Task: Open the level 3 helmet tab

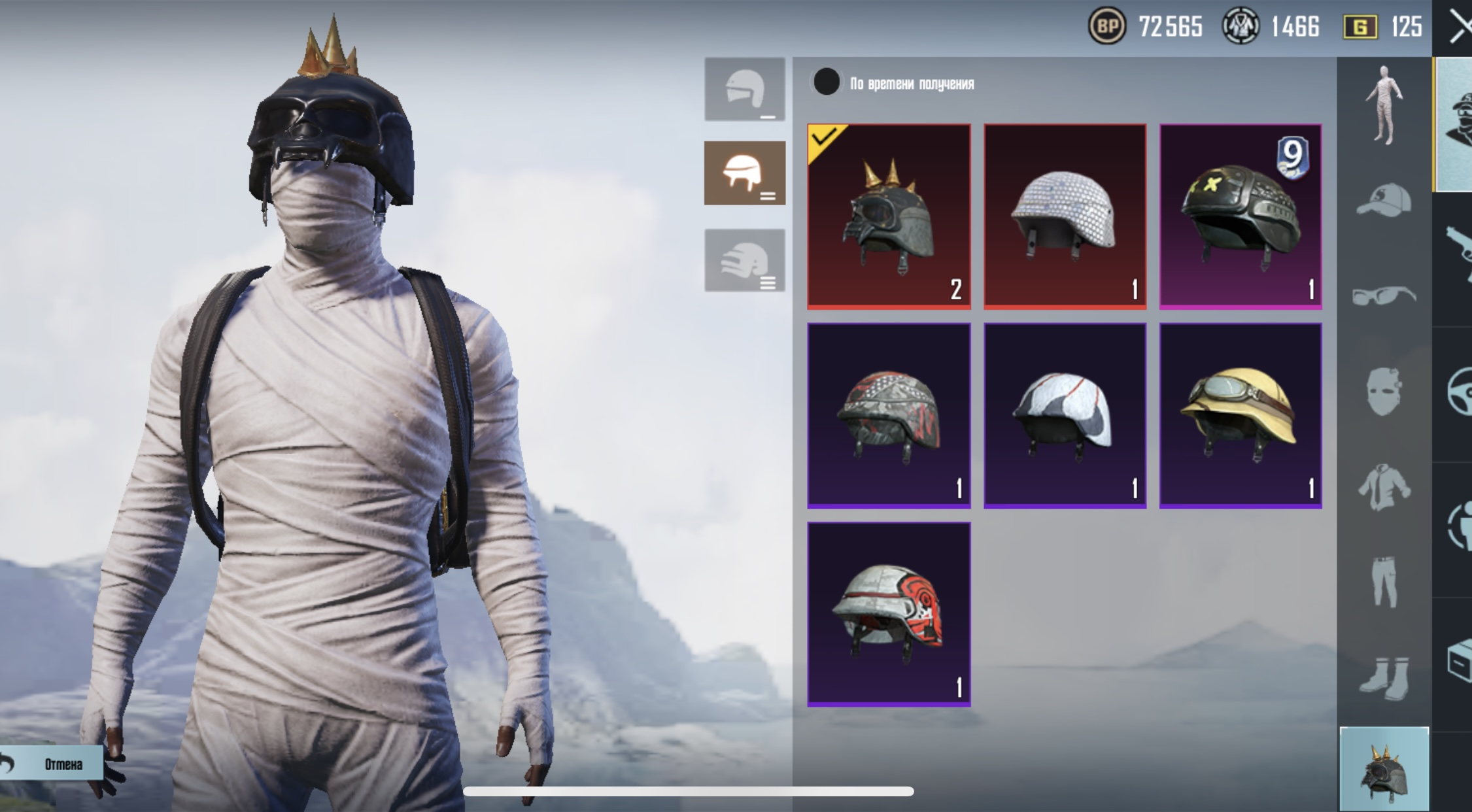Action: point(744,260)
